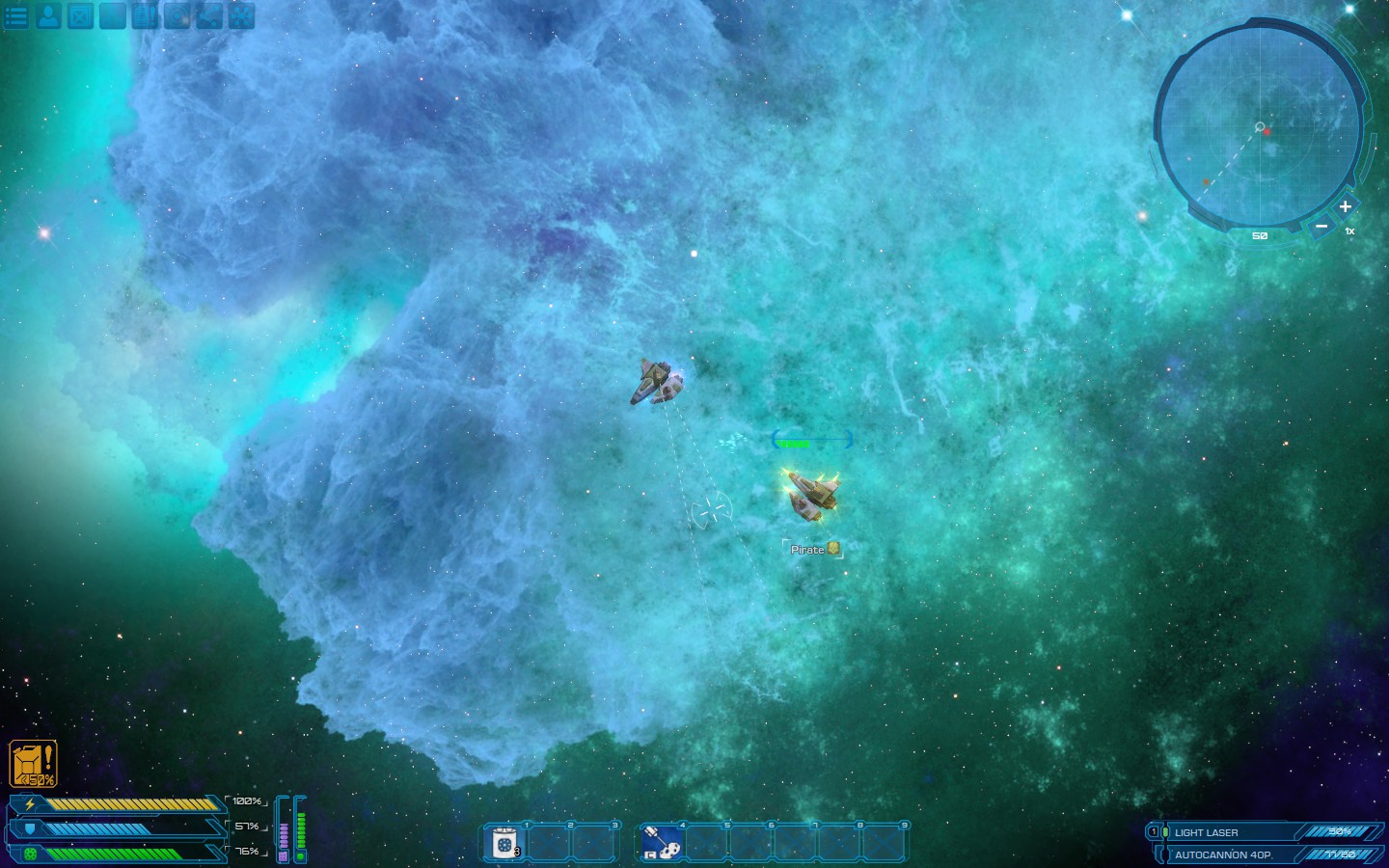Zoom out the minimap with the minus button
Viewport: 1389px width, 868px height.
(1321, 225)
